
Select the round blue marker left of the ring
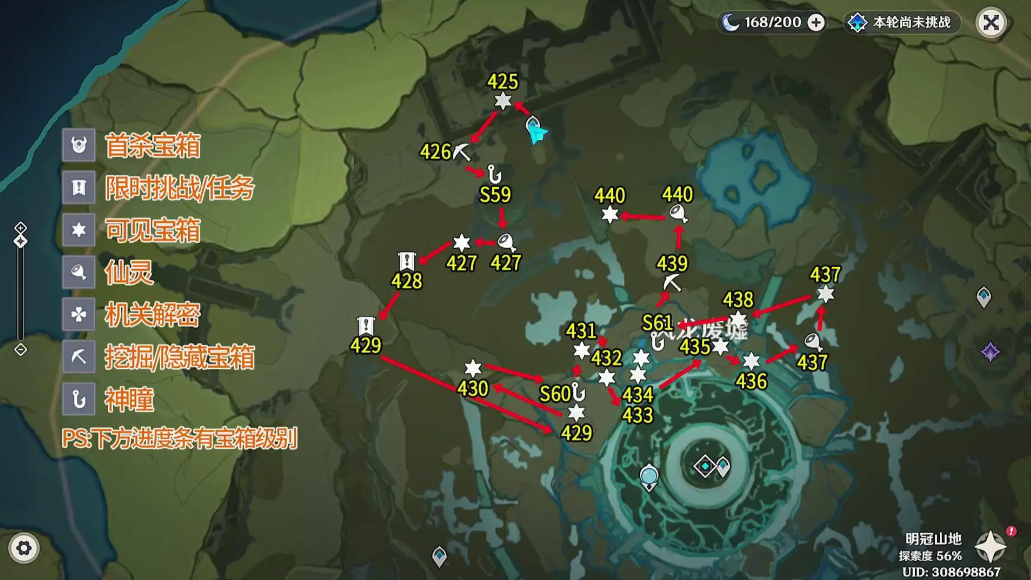650,477
